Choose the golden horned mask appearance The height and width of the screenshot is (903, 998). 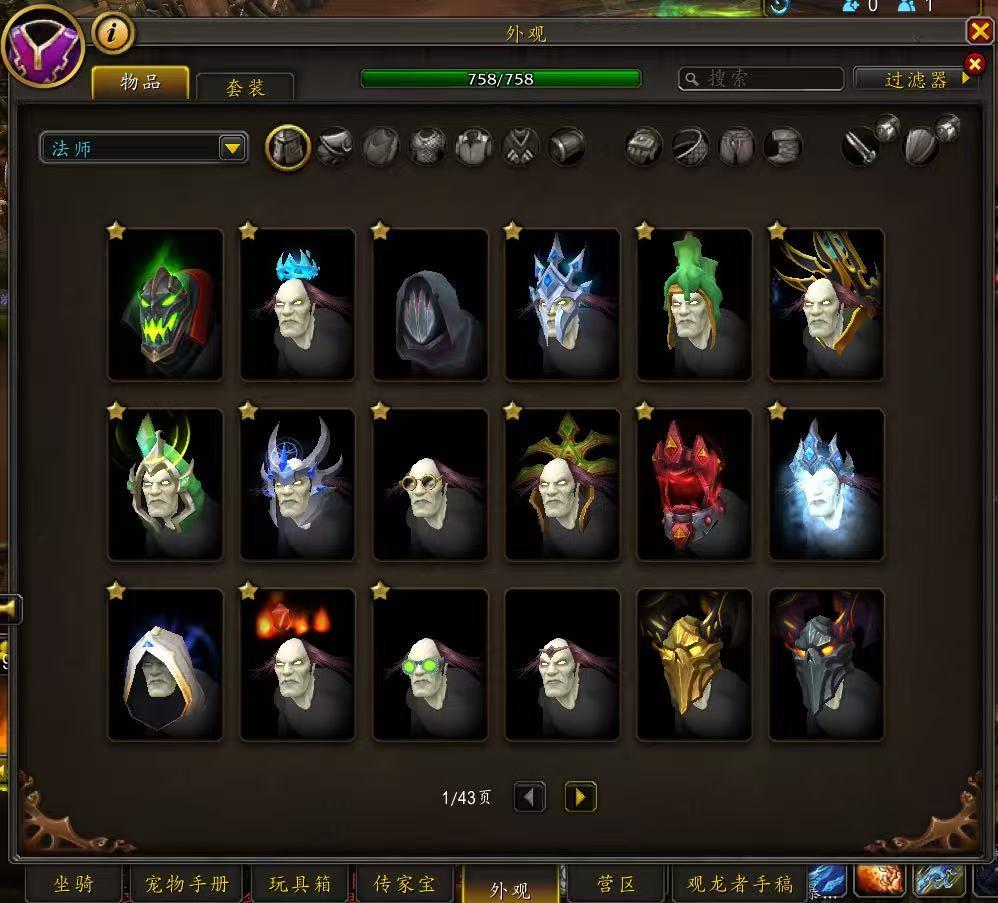tap(694, 665)
